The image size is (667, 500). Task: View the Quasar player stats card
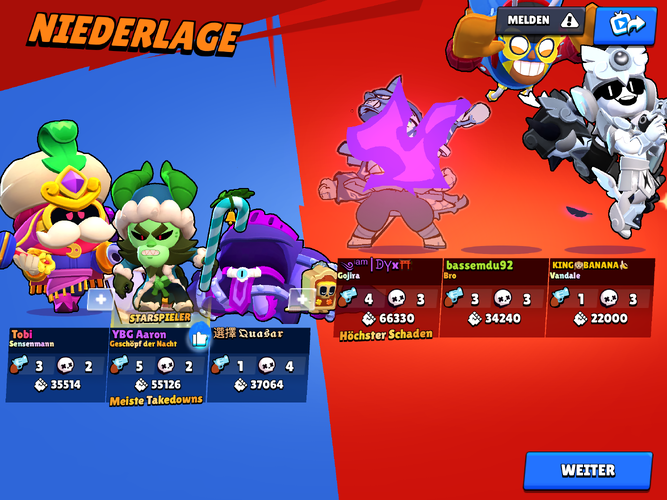258,363
